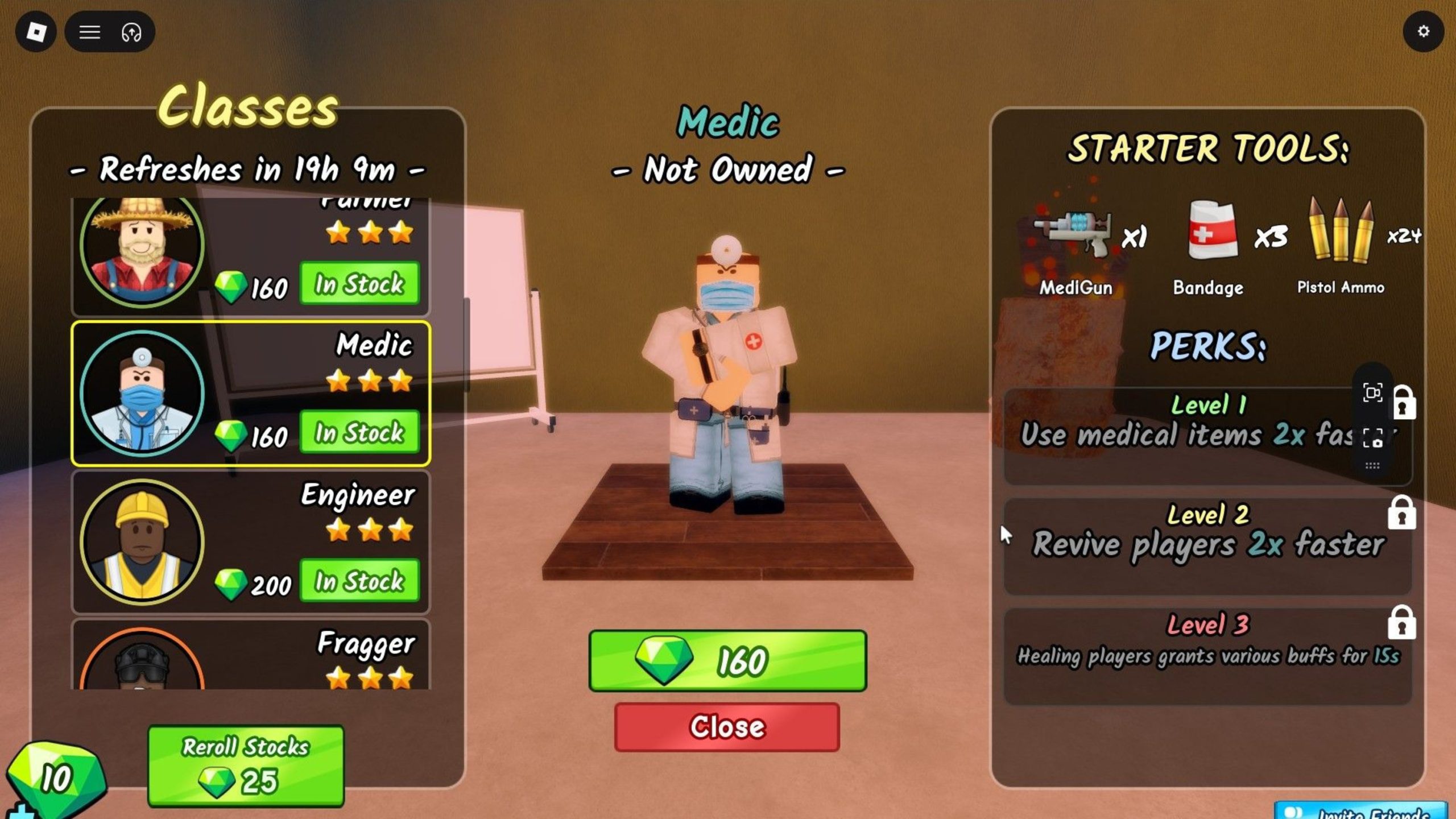Select the Fragger class entry
Viewport: 1456px width, 819px height.
pyautogui.click(x=250, y=655)
